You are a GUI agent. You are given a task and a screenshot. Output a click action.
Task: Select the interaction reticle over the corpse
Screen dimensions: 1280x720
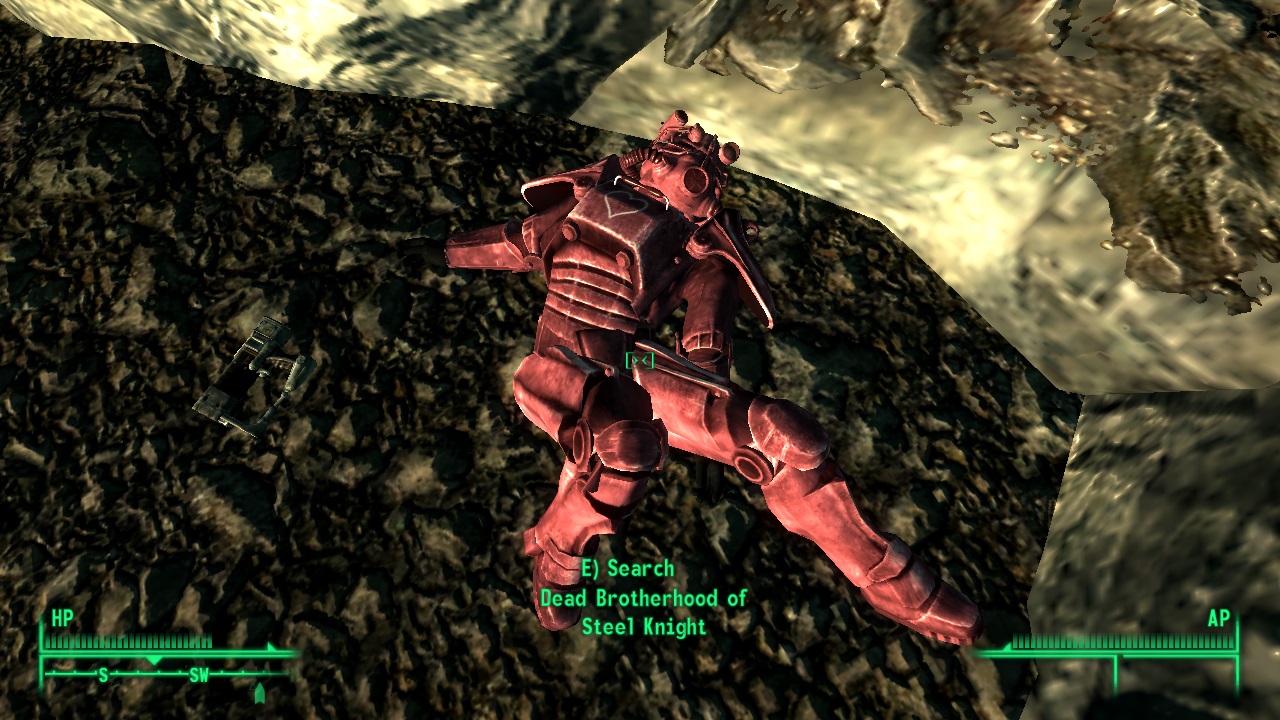pos(640,362)
